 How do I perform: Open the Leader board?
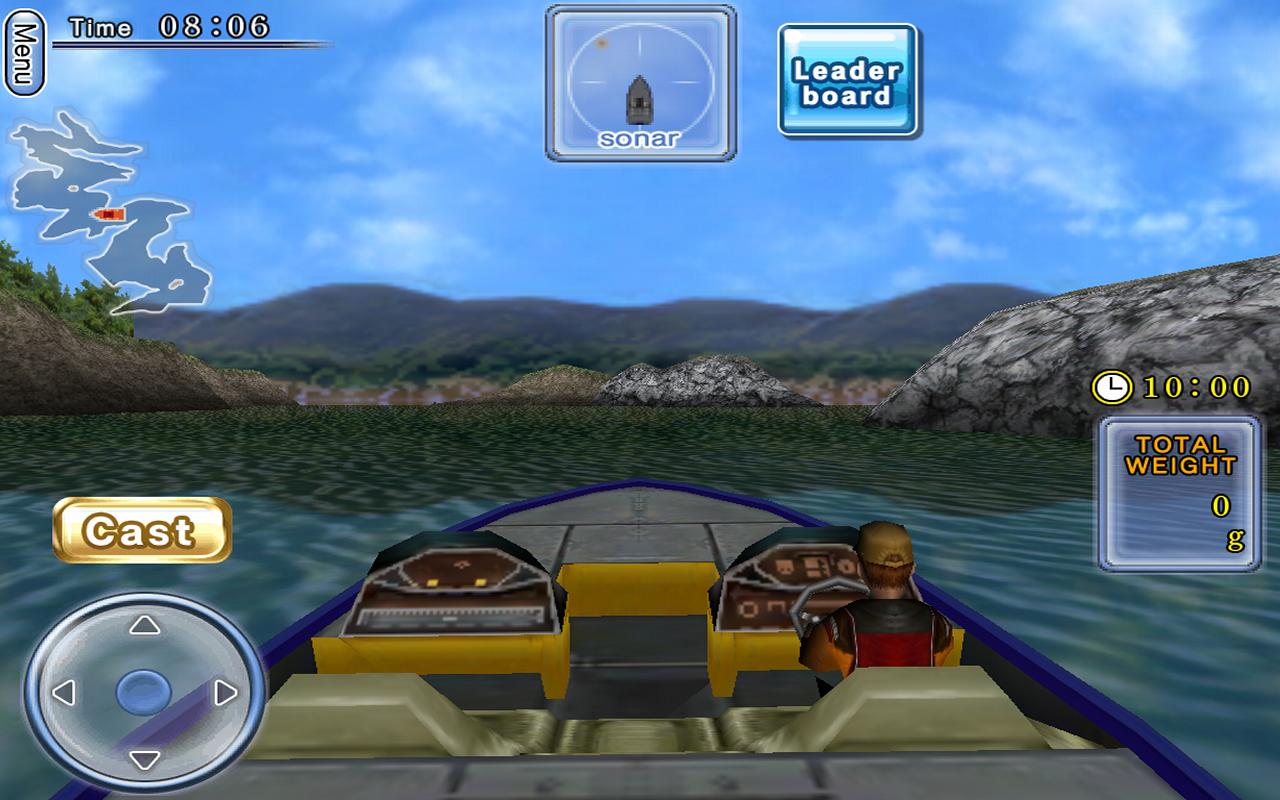click(848, 82)
